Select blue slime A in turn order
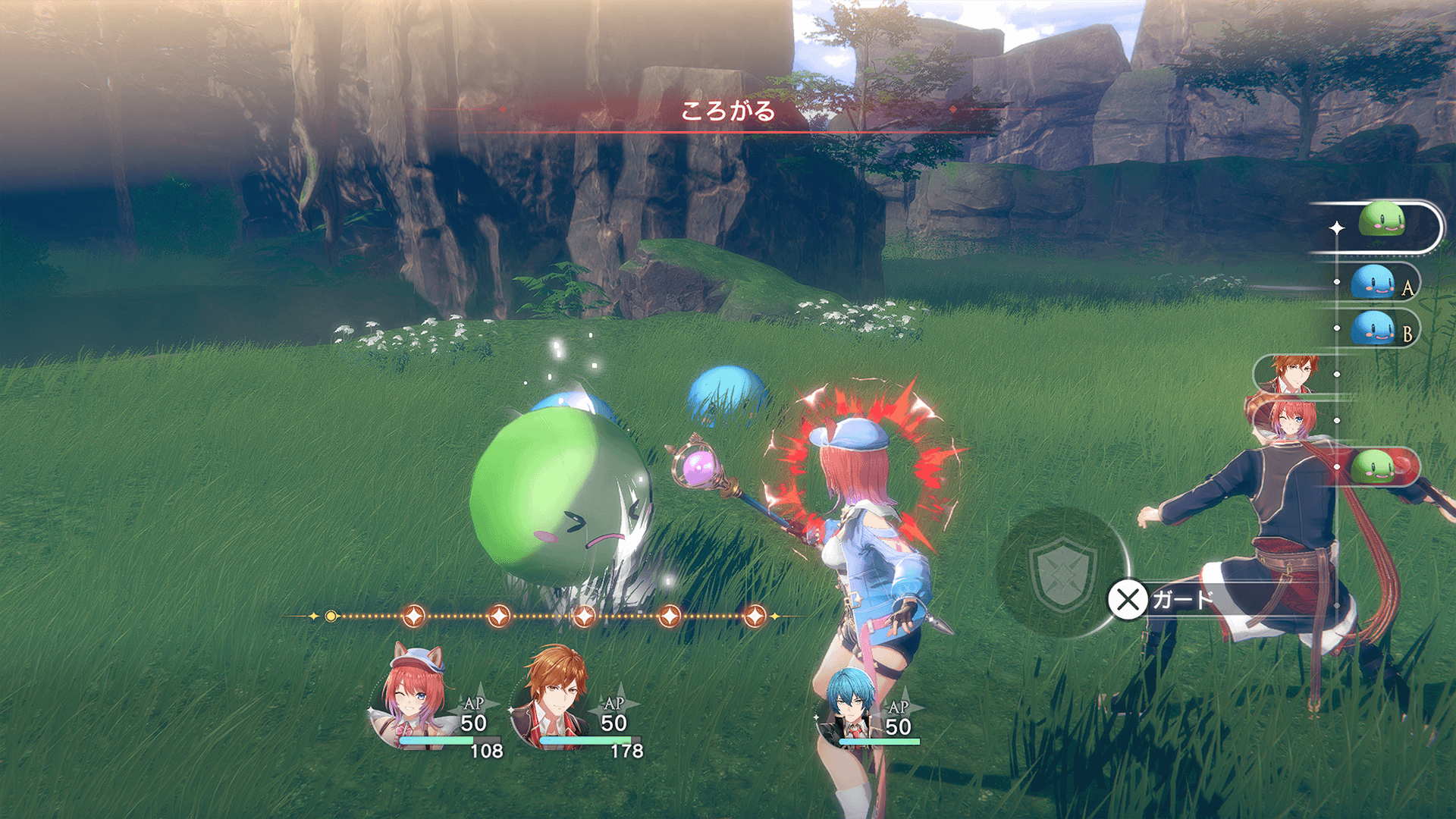The height and width of the screenshot is (819, 1456). (x=1373, y=283)
